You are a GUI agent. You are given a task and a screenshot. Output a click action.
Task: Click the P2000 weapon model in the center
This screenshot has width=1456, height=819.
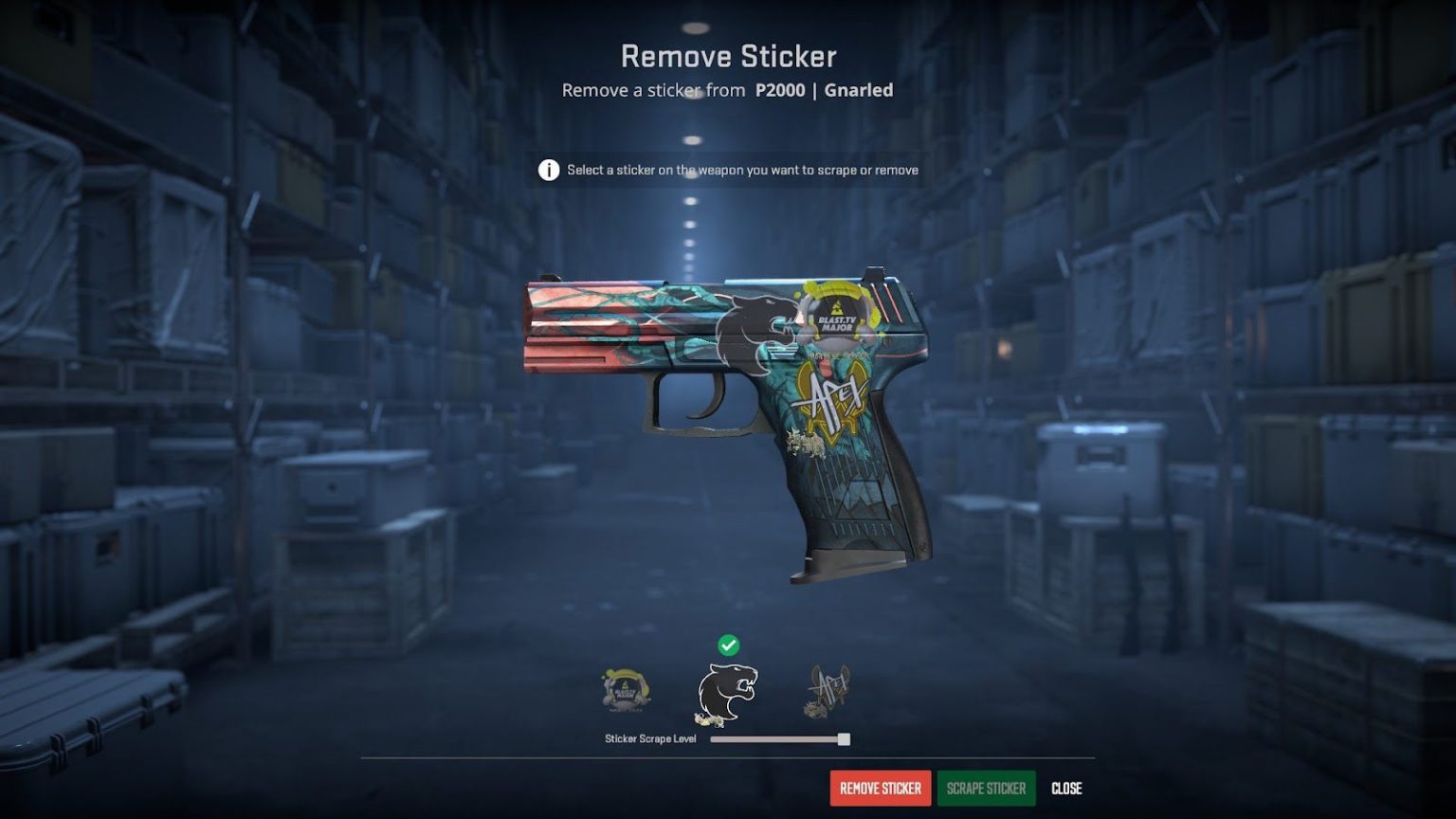coord(730,408)
